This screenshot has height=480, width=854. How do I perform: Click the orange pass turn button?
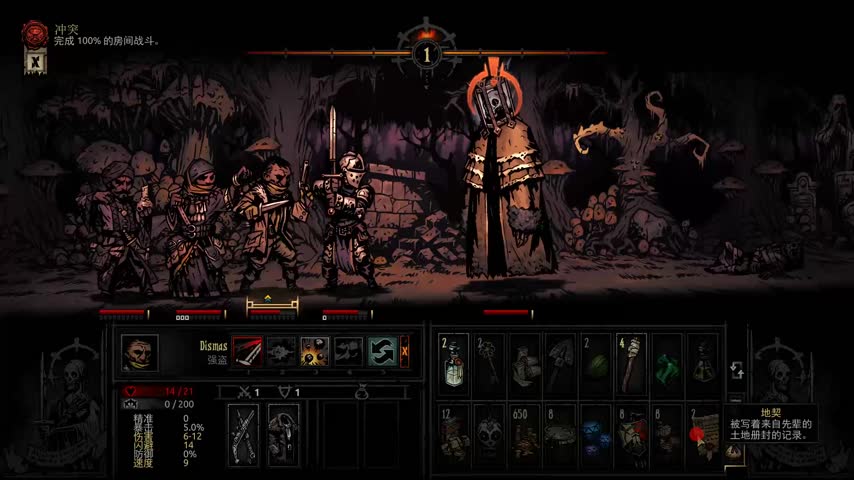coord(405,351)
